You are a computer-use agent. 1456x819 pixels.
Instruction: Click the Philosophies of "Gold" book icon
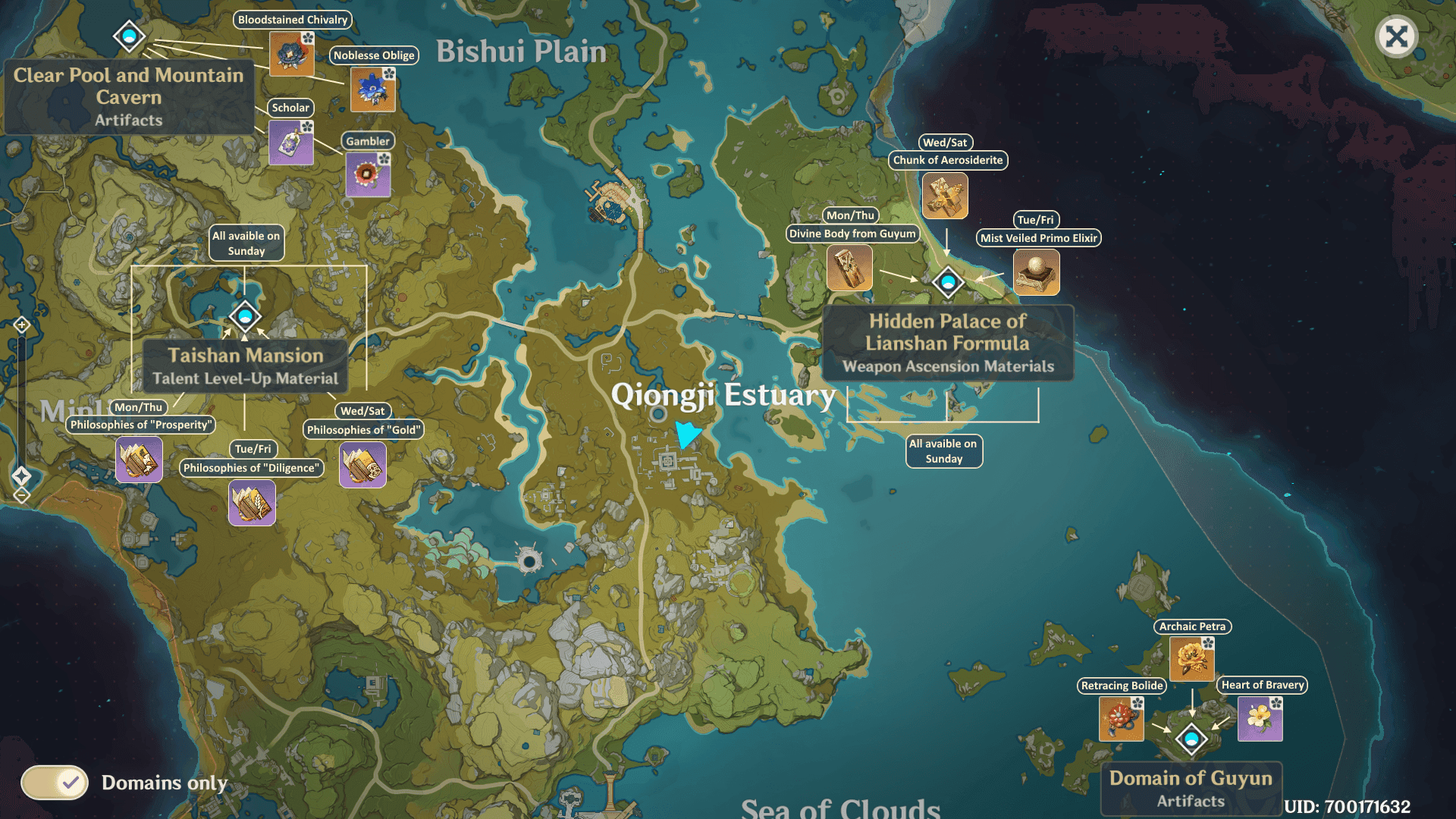point(362,464)
